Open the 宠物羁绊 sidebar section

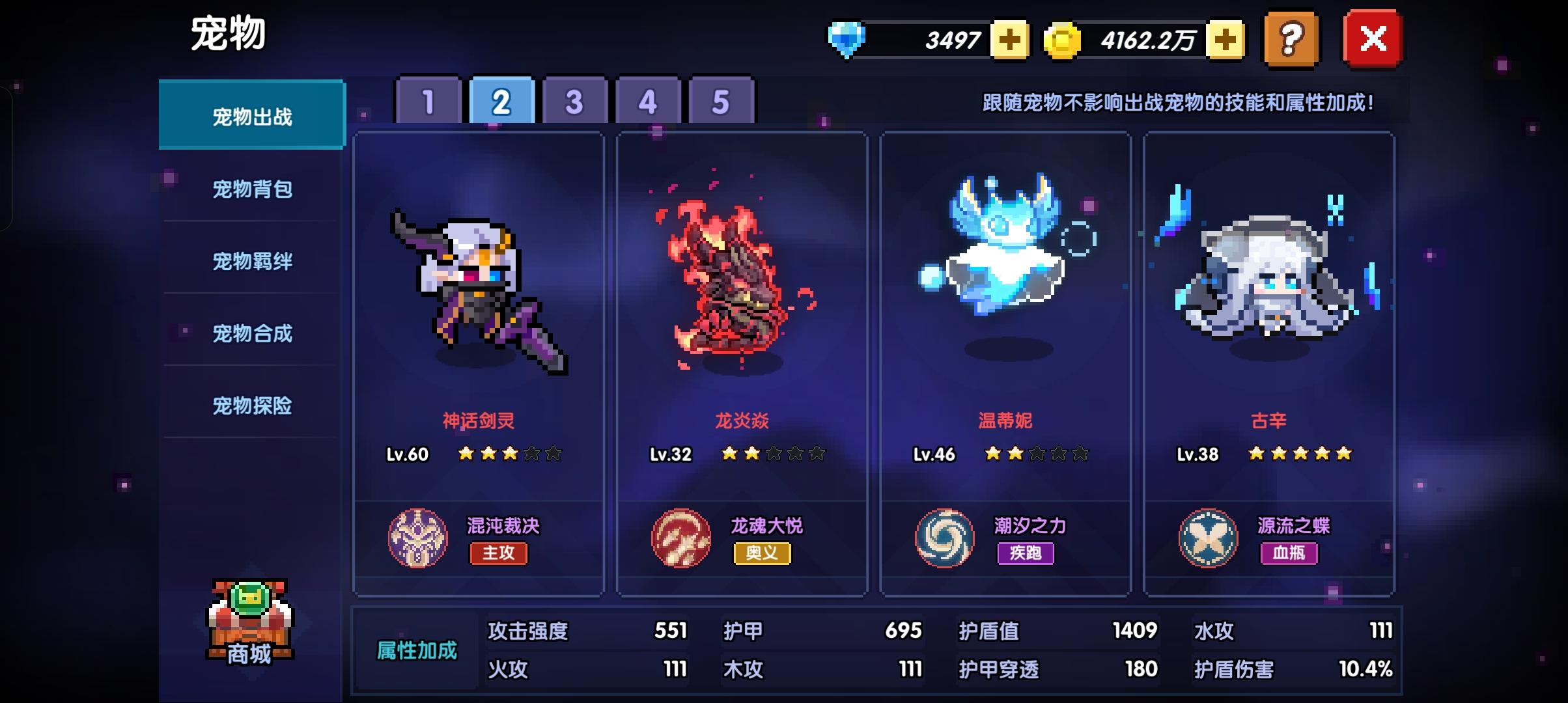click(253, 260)
